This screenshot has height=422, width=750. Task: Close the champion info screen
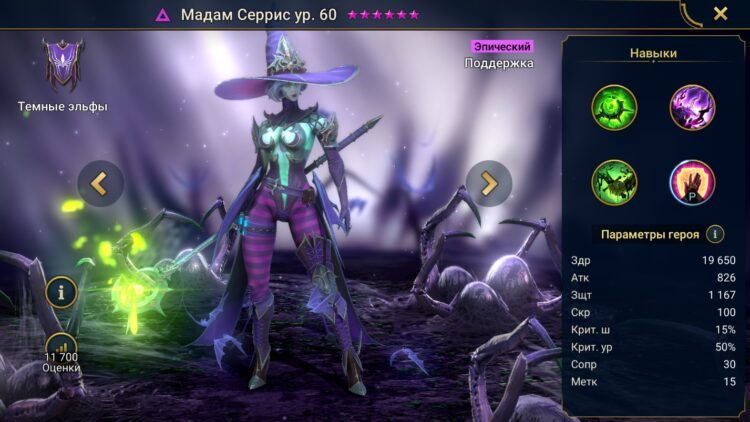[720, 14]
